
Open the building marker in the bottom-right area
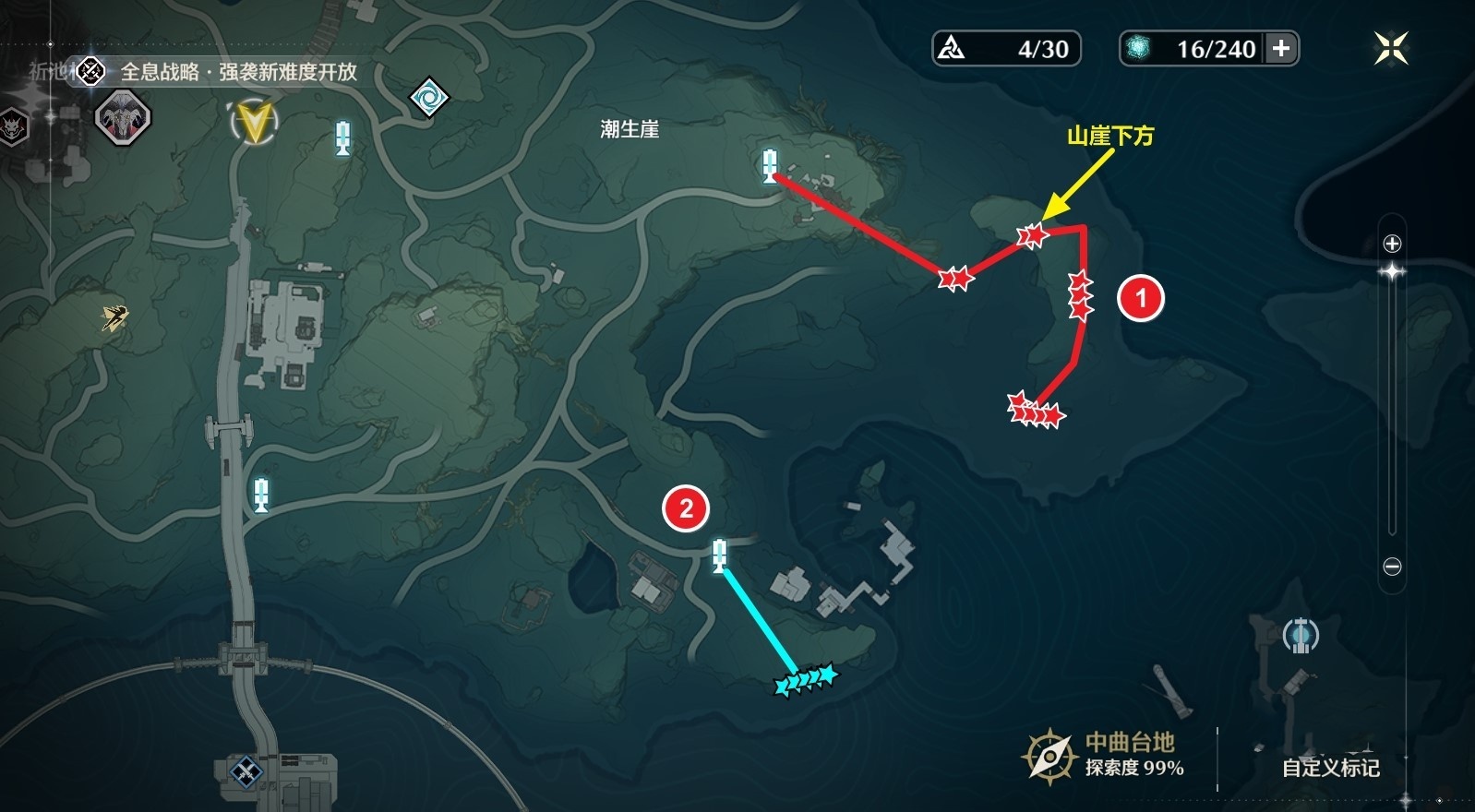click(x=1301, y=634)
